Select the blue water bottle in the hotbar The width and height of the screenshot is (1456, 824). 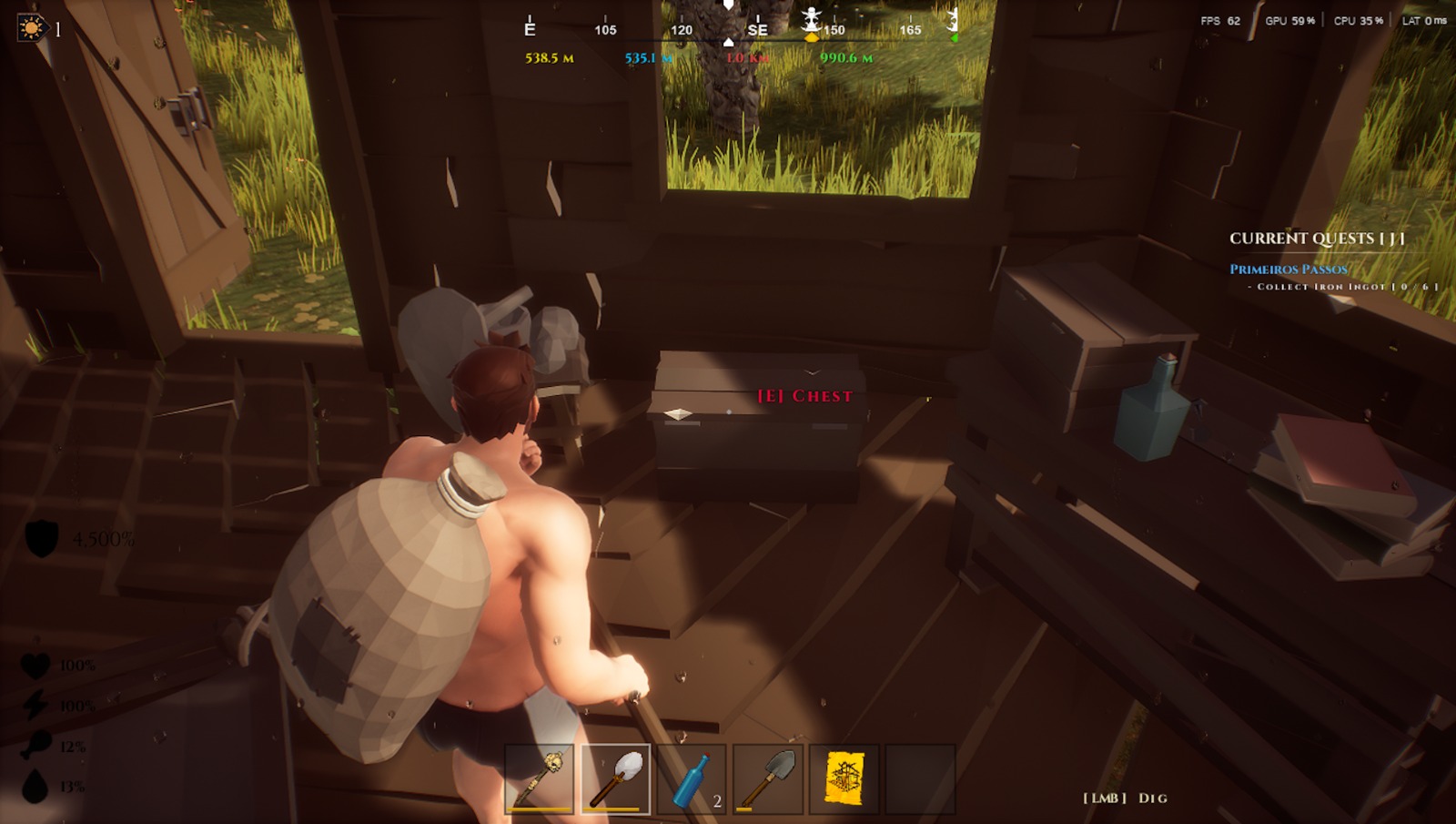coord(689,778)
